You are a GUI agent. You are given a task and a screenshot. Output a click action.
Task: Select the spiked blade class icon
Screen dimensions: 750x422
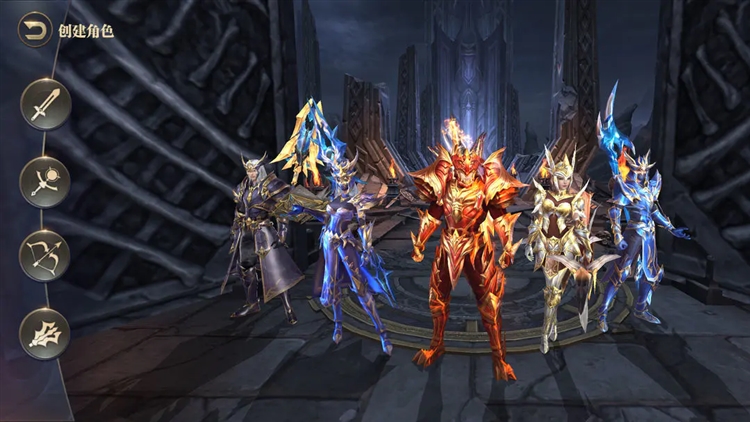[45, 334]
